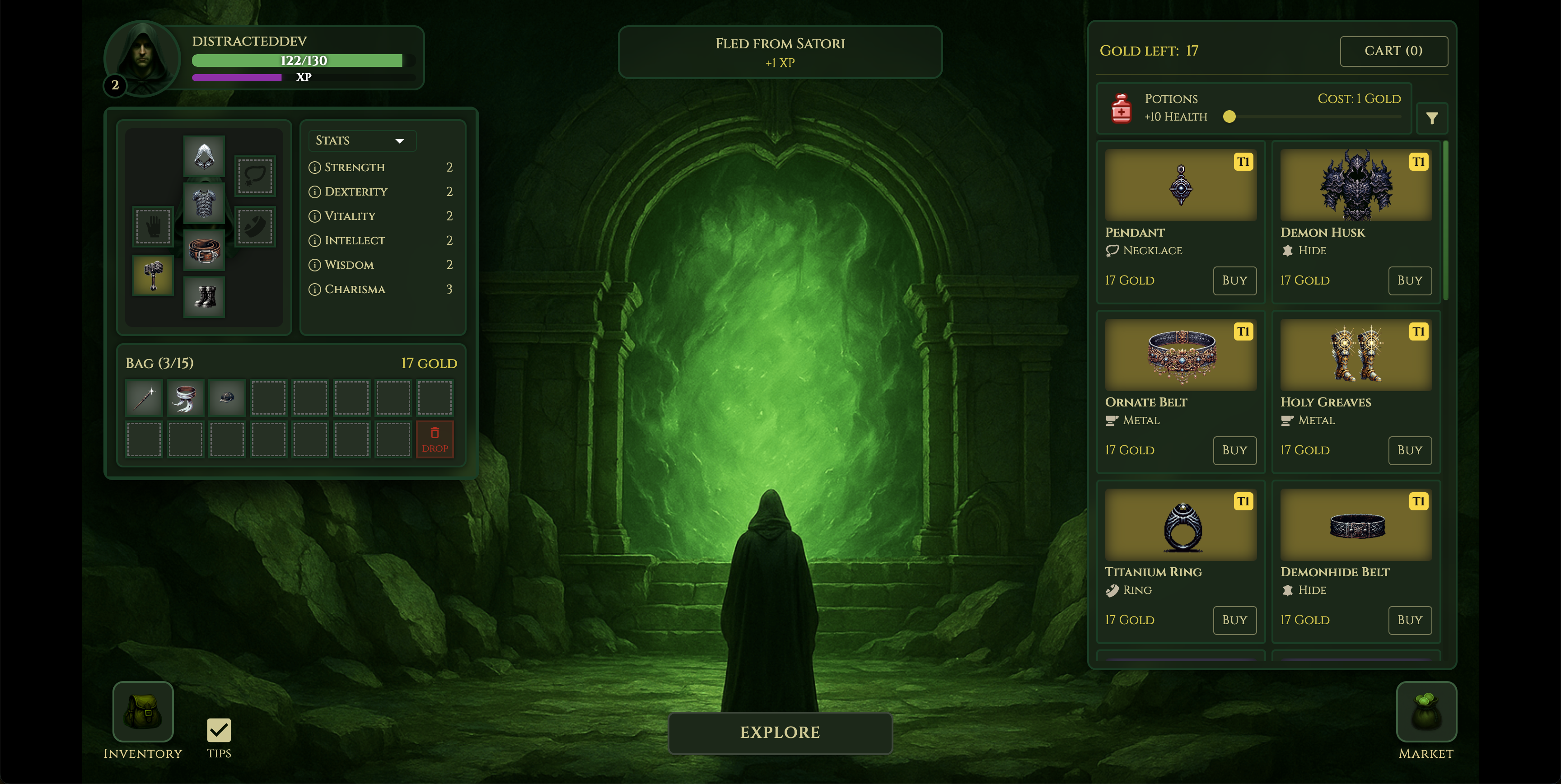Open the market filter funnel
This screenshot has height=784, width=1561.
1431,118
